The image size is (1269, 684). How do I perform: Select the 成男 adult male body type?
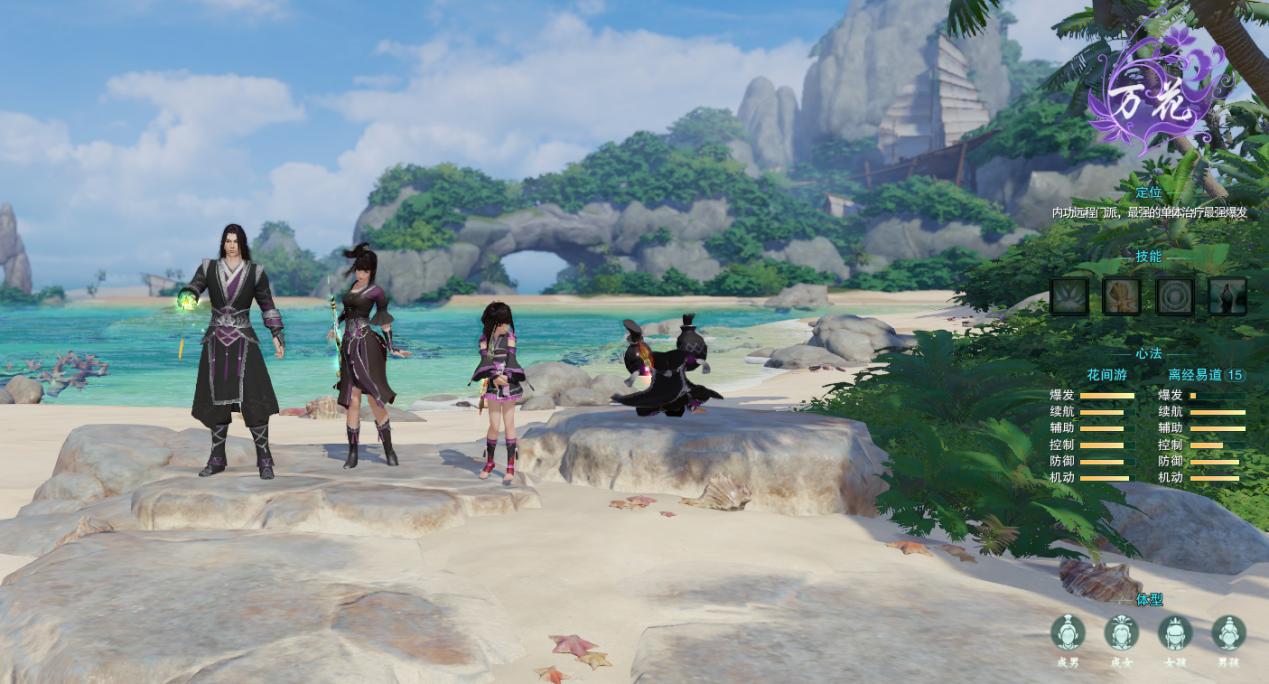(x=1068, y=633)
